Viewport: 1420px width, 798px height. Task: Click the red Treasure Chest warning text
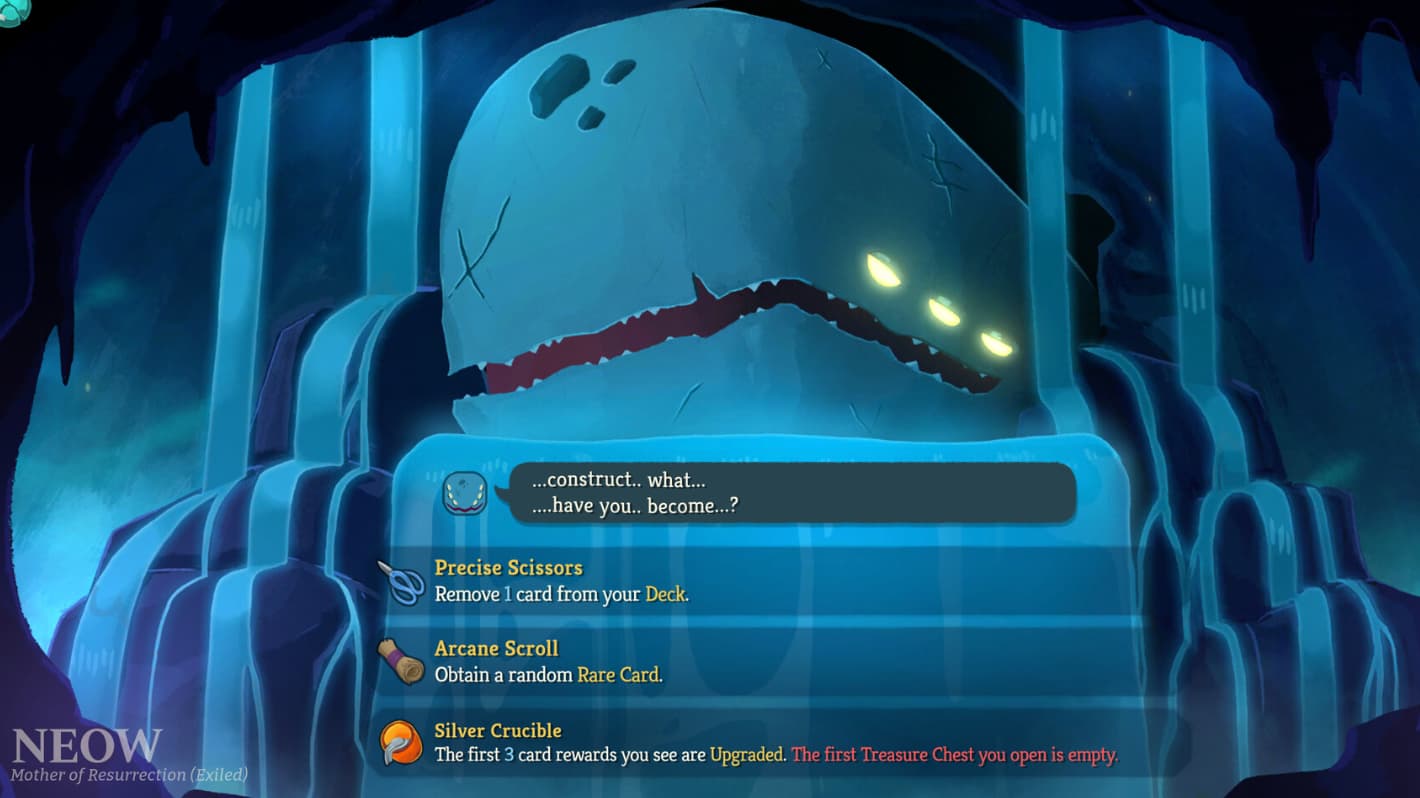tap(955, 756)
